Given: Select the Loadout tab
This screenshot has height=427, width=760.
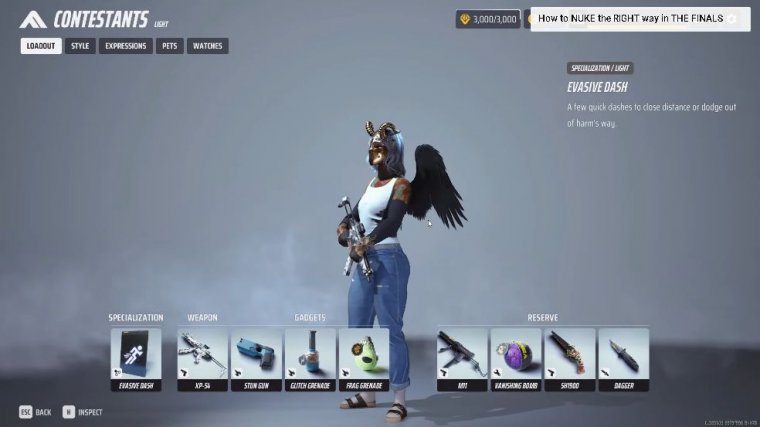Looking at the screenshot, I should [41, 46].
